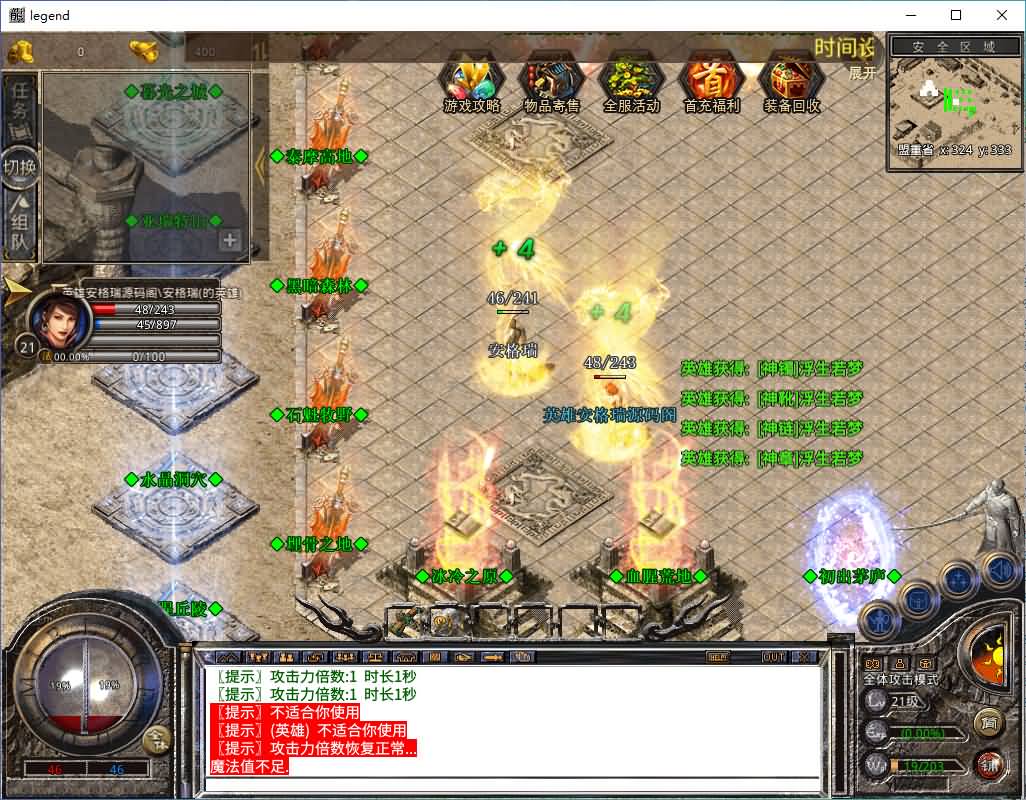This screenshot has width=1026, height=800.
Task: Close the chat panel with the X button
Action: point(803,657)
